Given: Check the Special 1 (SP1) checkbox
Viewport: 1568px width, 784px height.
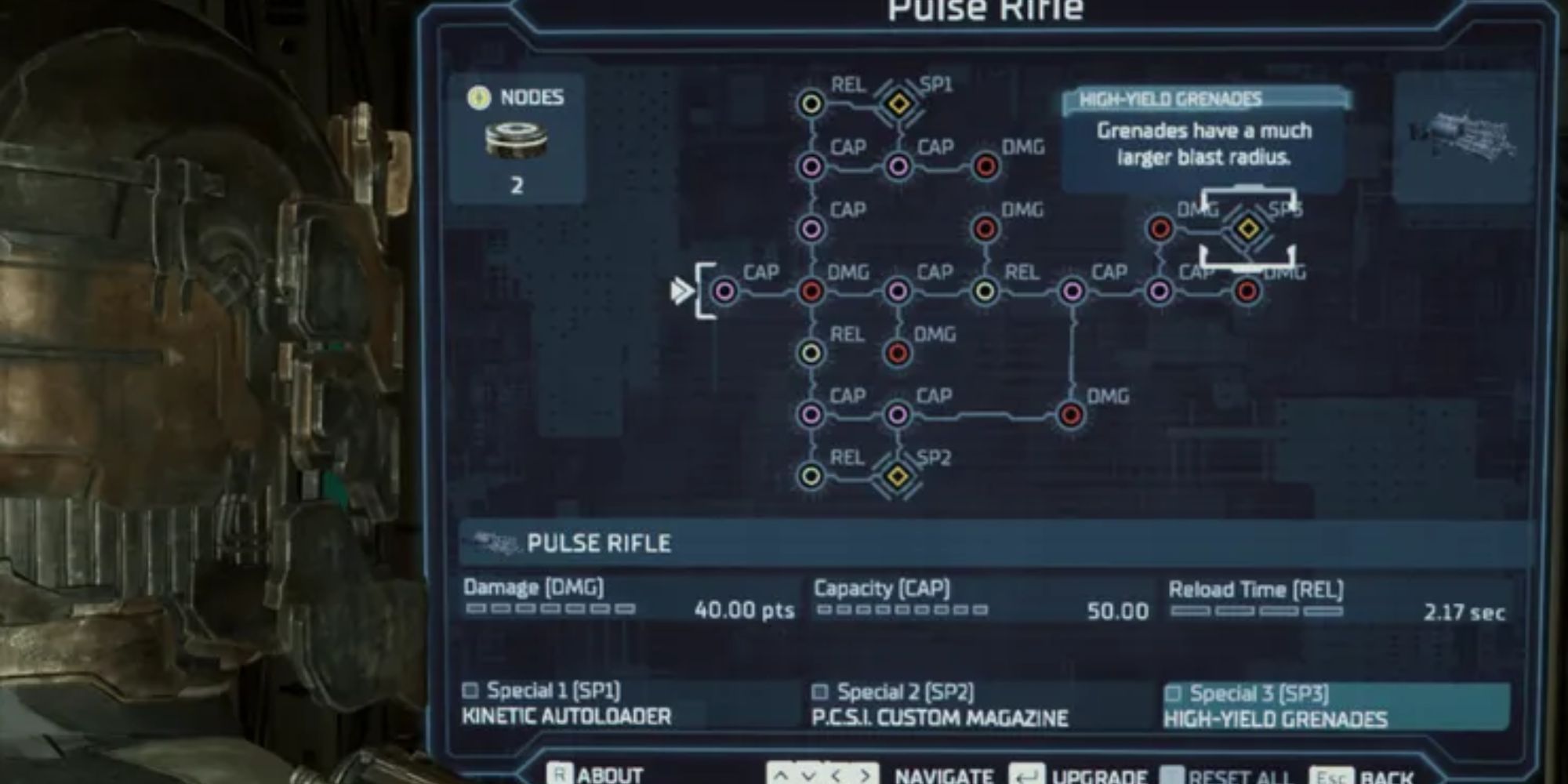Looking at the screenshot, I should click(x=470, y=691).
